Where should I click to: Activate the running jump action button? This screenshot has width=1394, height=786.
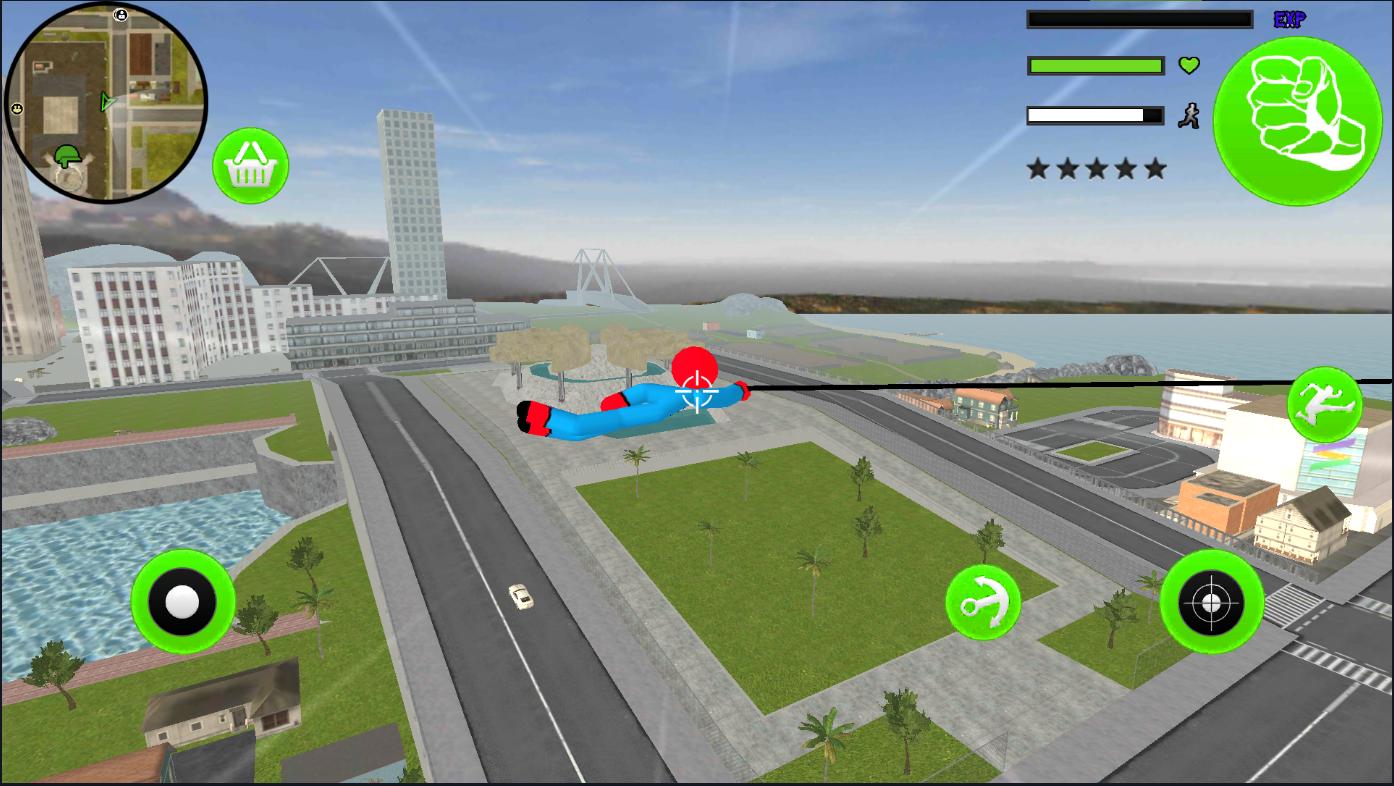(1324, 405)
